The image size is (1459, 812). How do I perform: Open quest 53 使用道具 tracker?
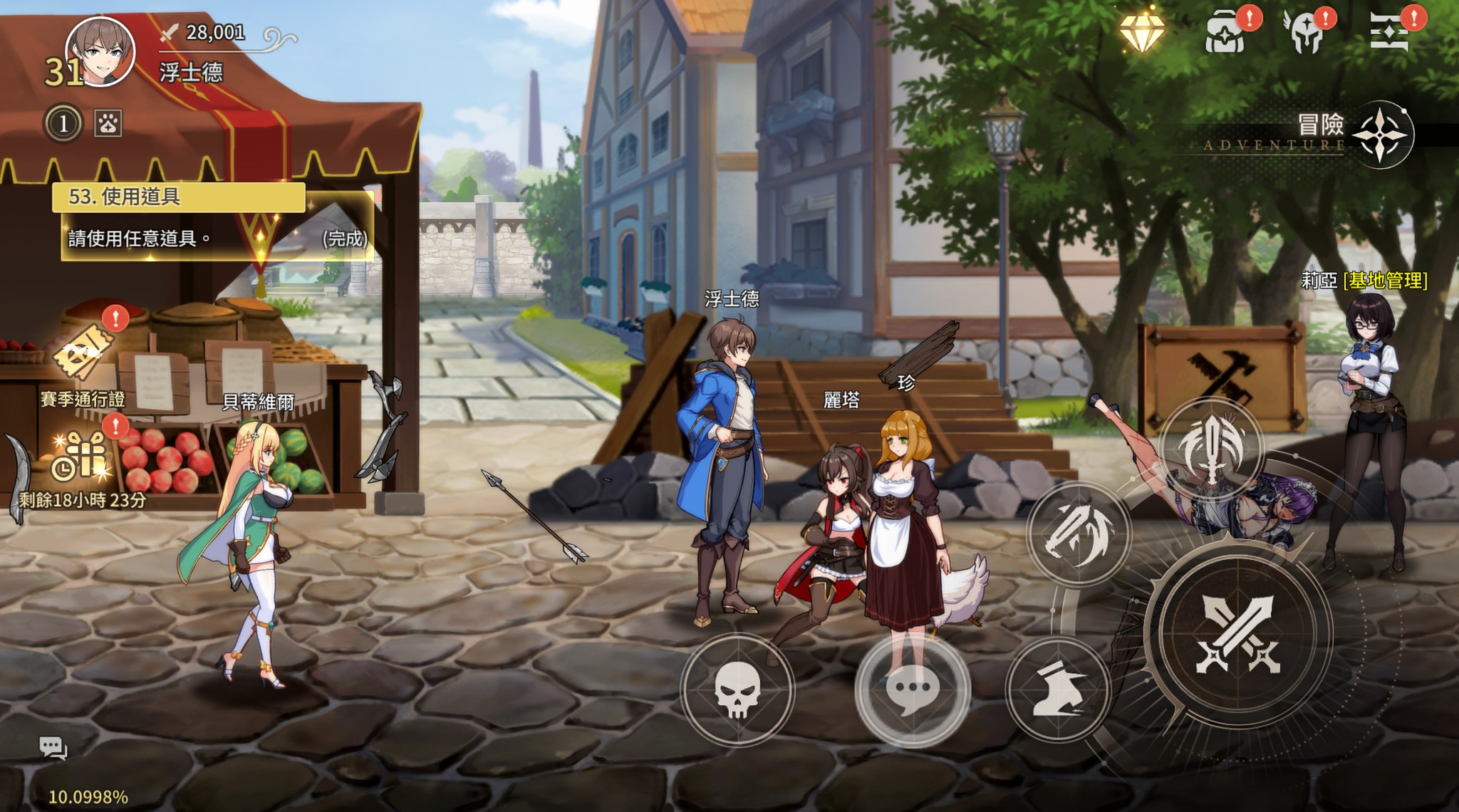click(x=214, y=219)
